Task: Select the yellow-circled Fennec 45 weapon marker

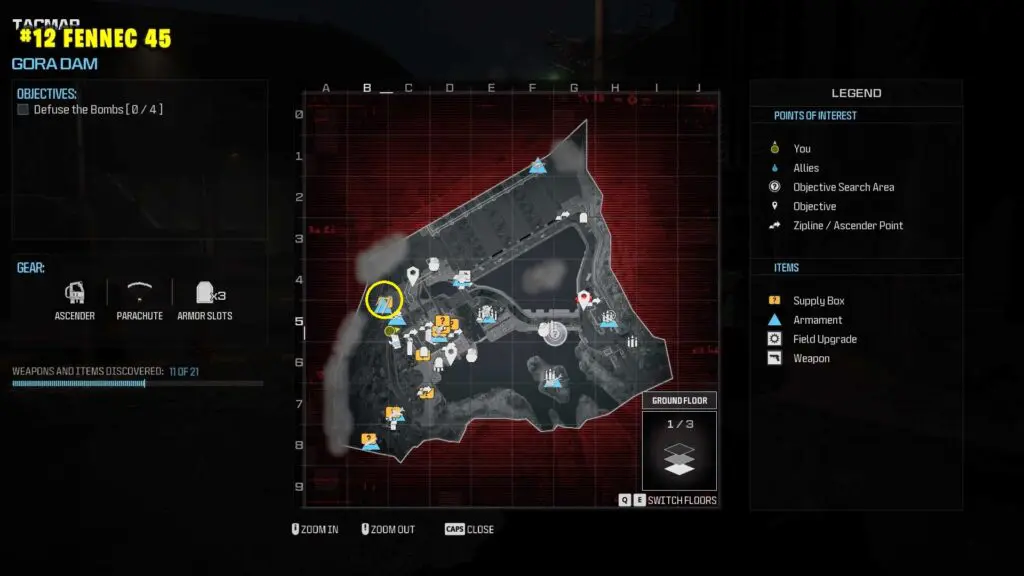Action: [x=384, y=298]
